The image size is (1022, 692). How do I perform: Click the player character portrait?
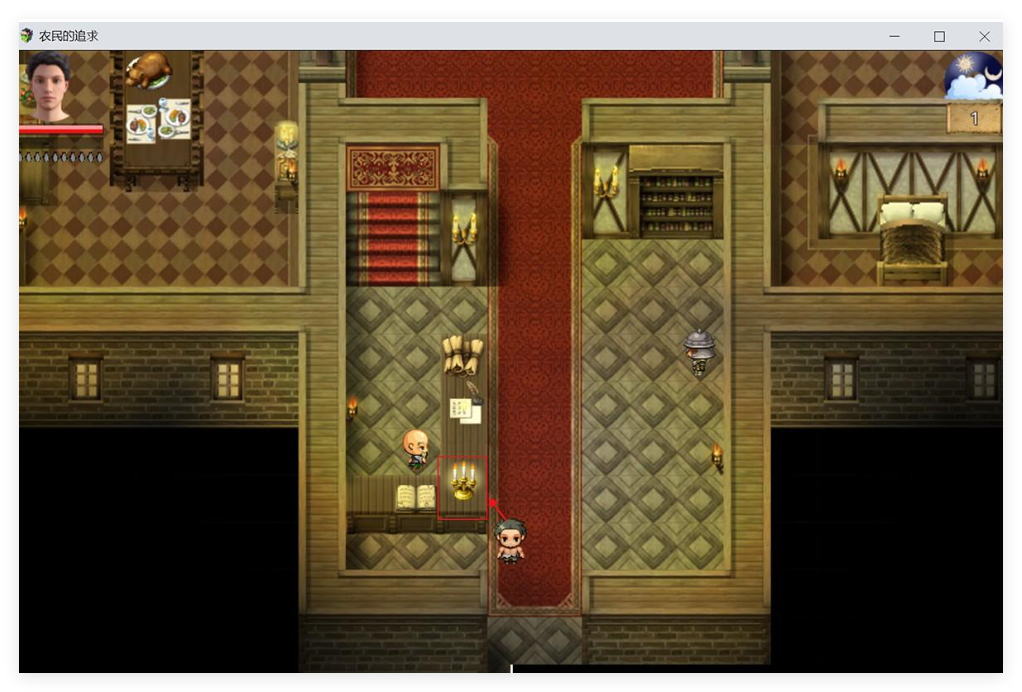[49, 87]
